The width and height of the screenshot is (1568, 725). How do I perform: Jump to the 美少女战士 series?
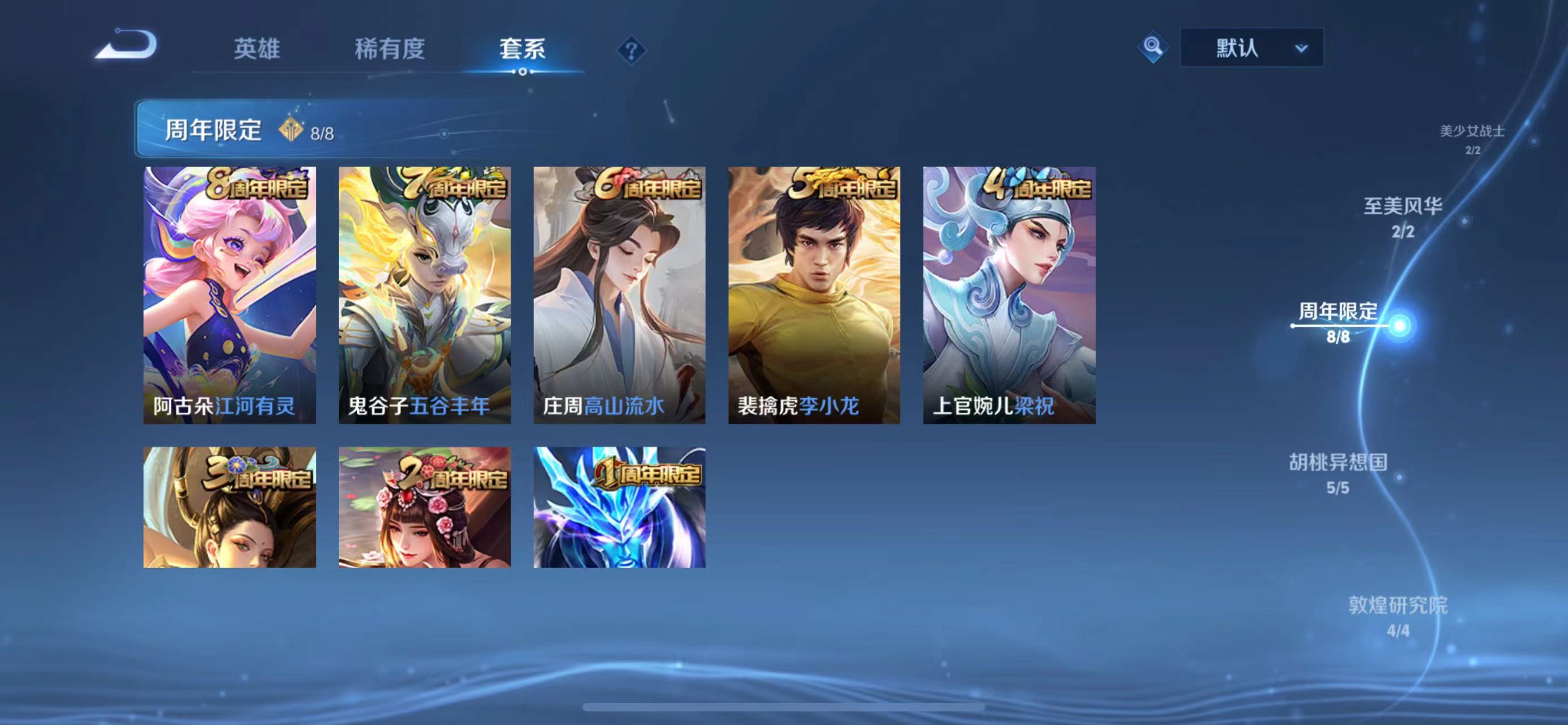(x=1472, y=138)
